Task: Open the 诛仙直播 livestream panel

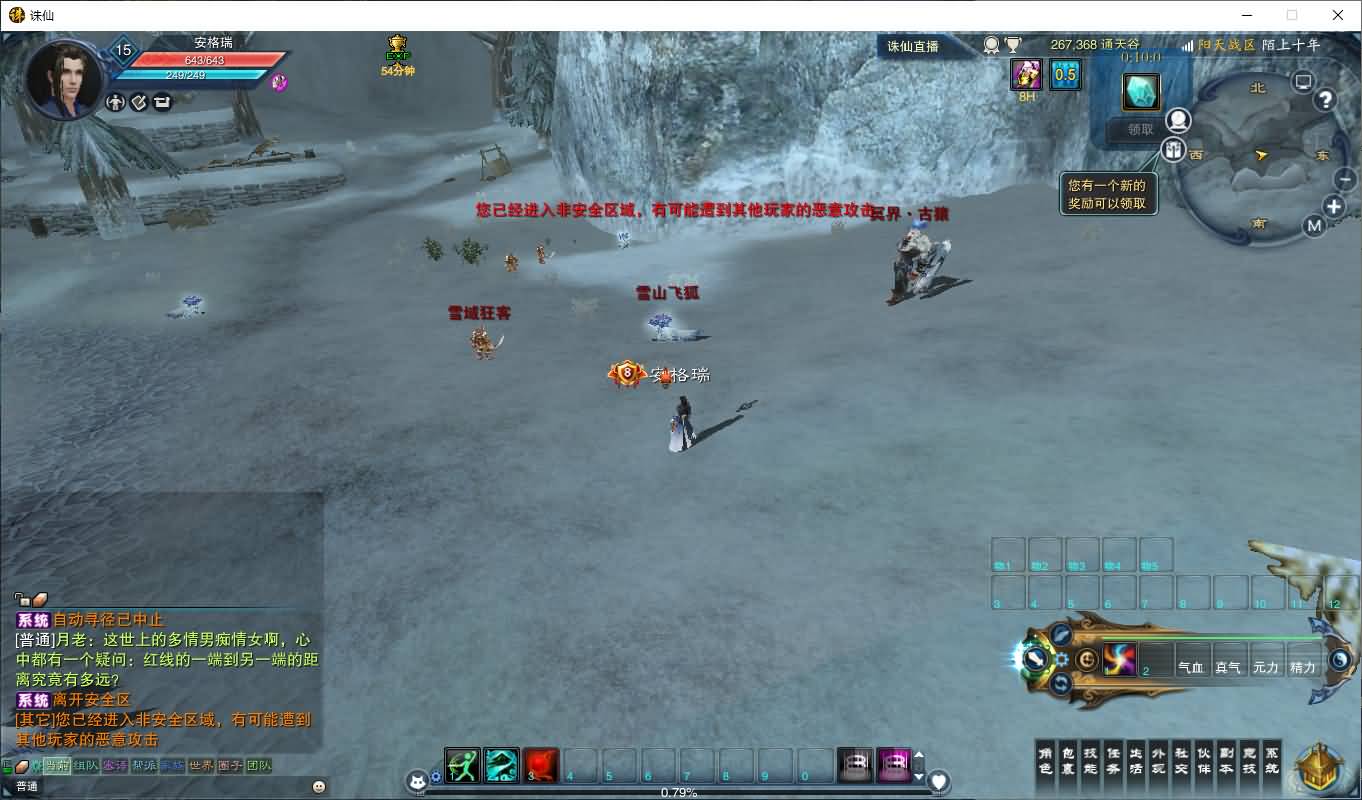Action: tap(913, 46)
